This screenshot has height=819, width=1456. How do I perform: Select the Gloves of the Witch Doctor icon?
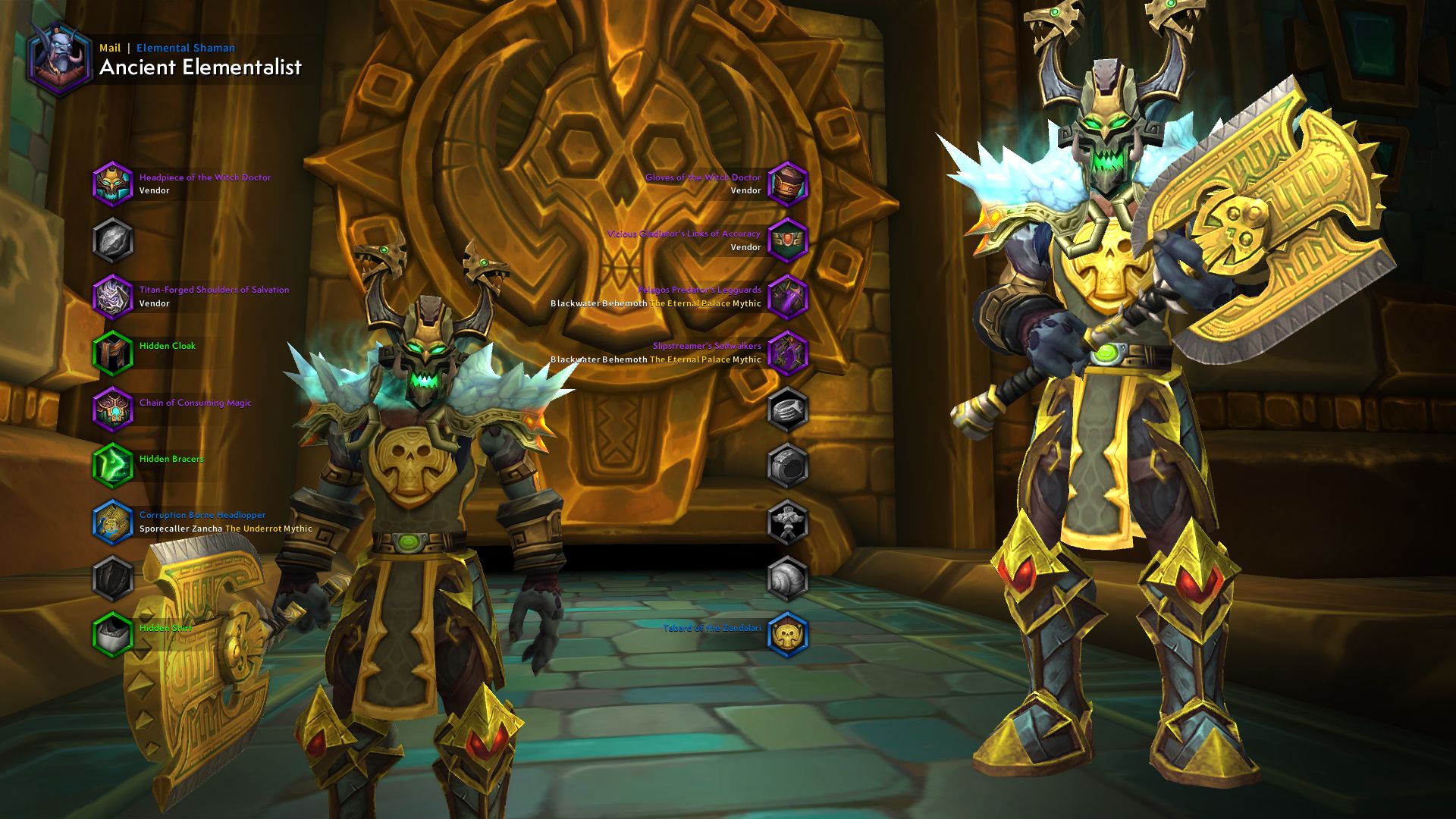coord(787,184)
